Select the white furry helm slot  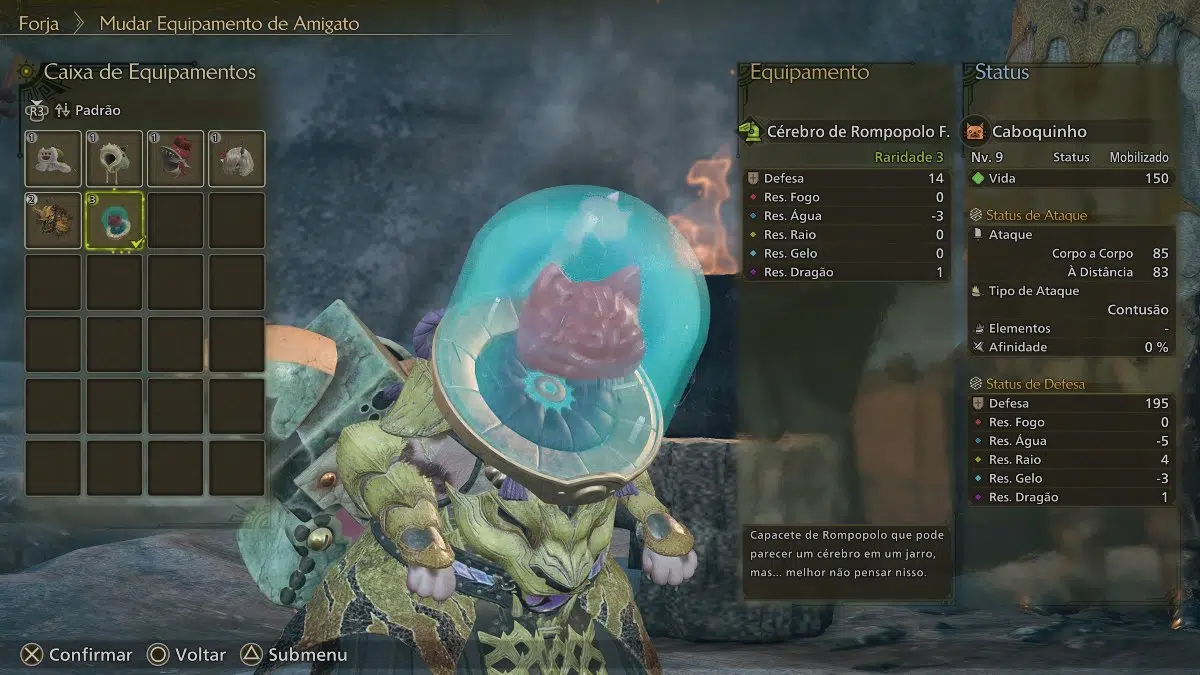[237, 158]
